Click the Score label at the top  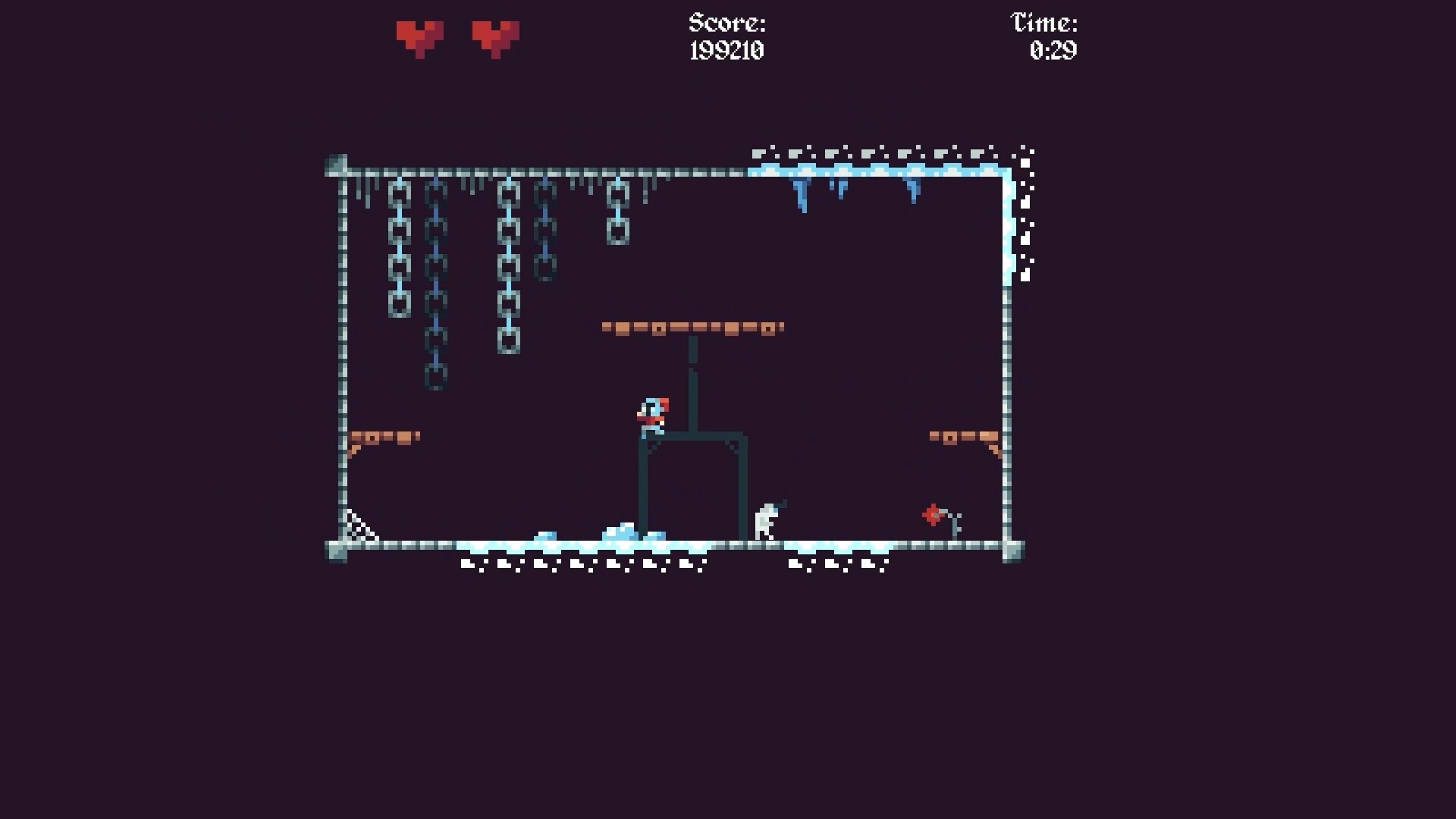click(725, 23)
